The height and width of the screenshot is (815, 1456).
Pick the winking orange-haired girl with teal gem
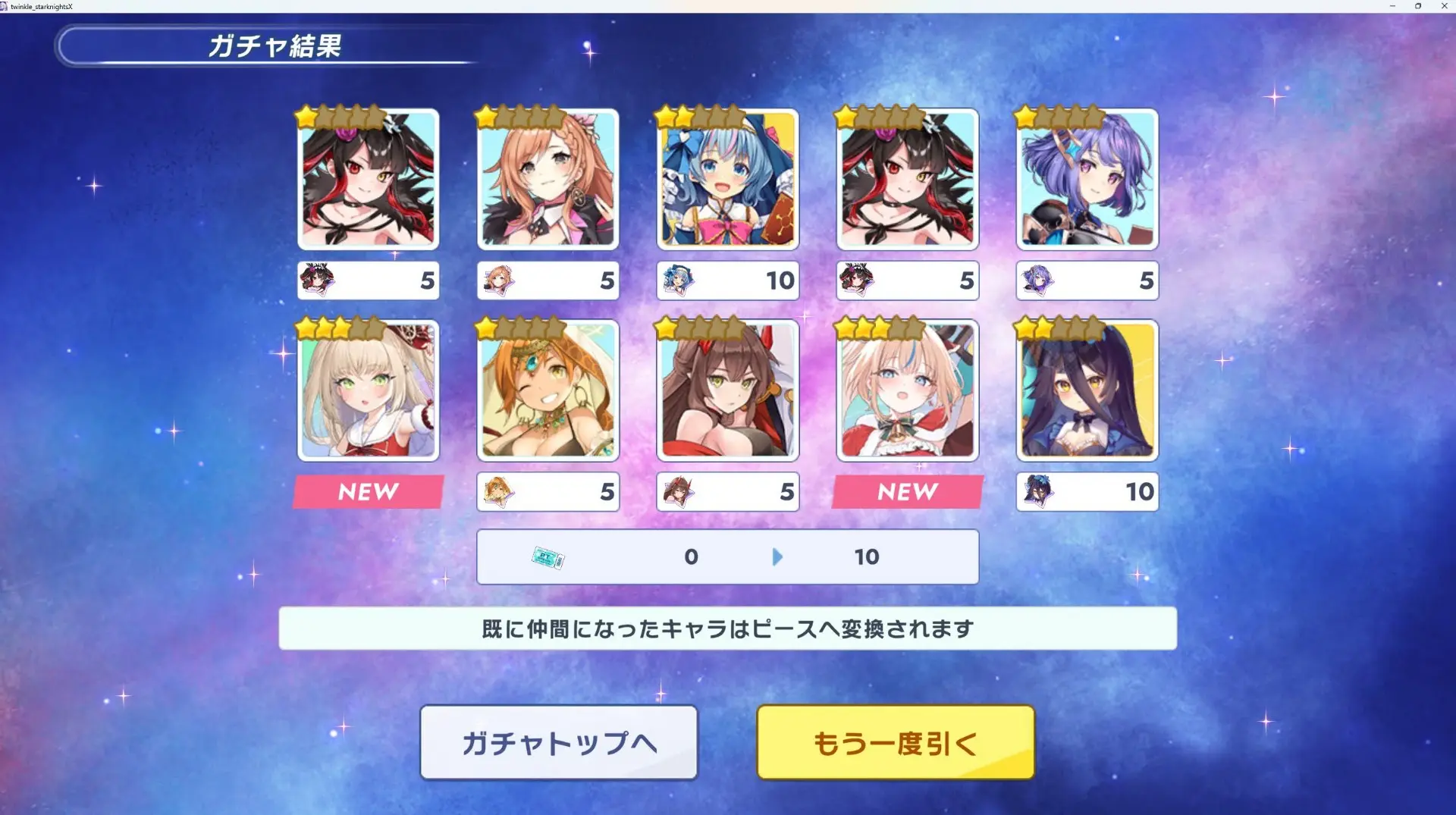[x=548, y=390]
